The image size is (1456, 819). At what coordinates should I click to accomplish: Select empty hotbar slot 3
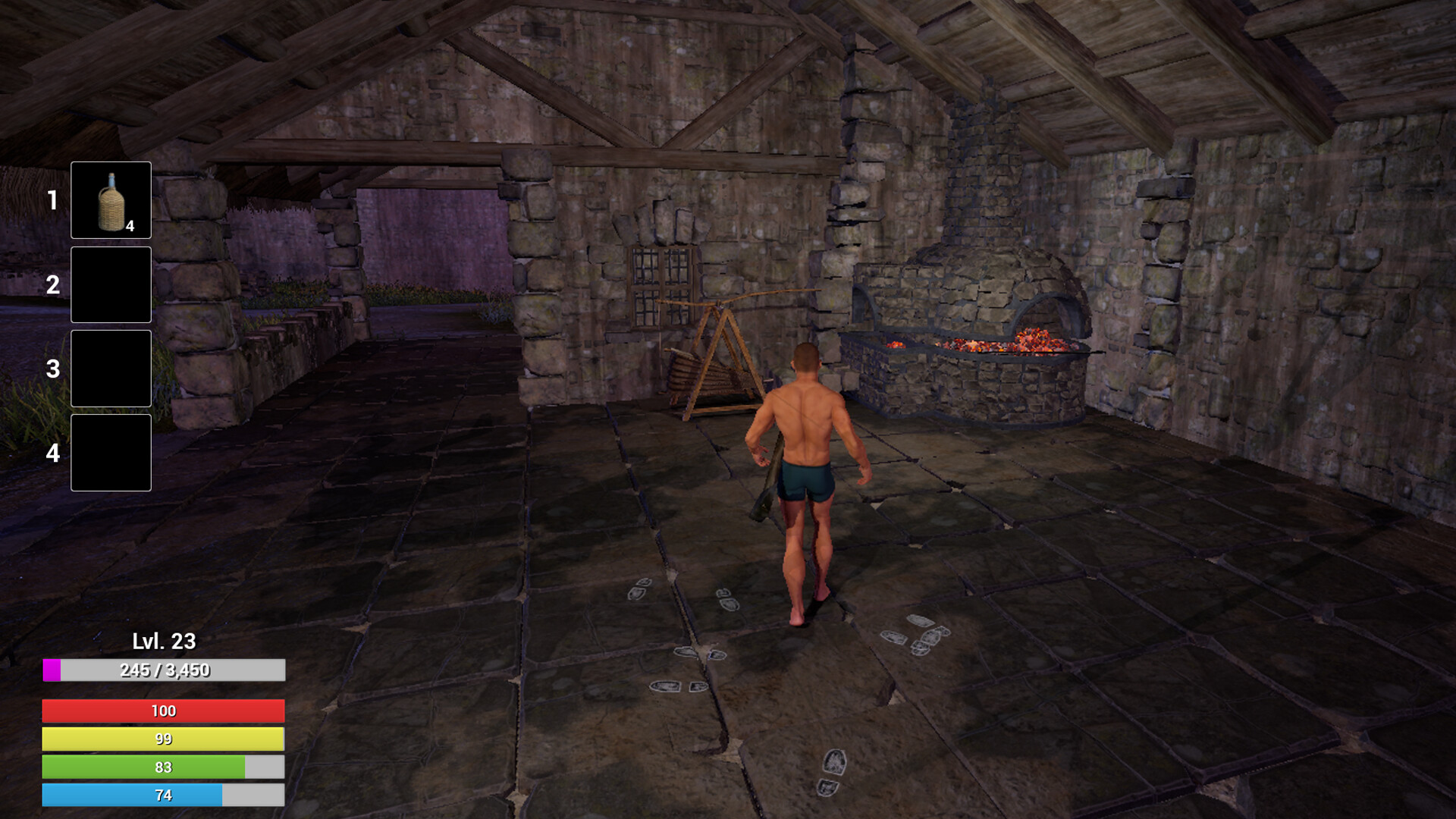coord(110,369)
